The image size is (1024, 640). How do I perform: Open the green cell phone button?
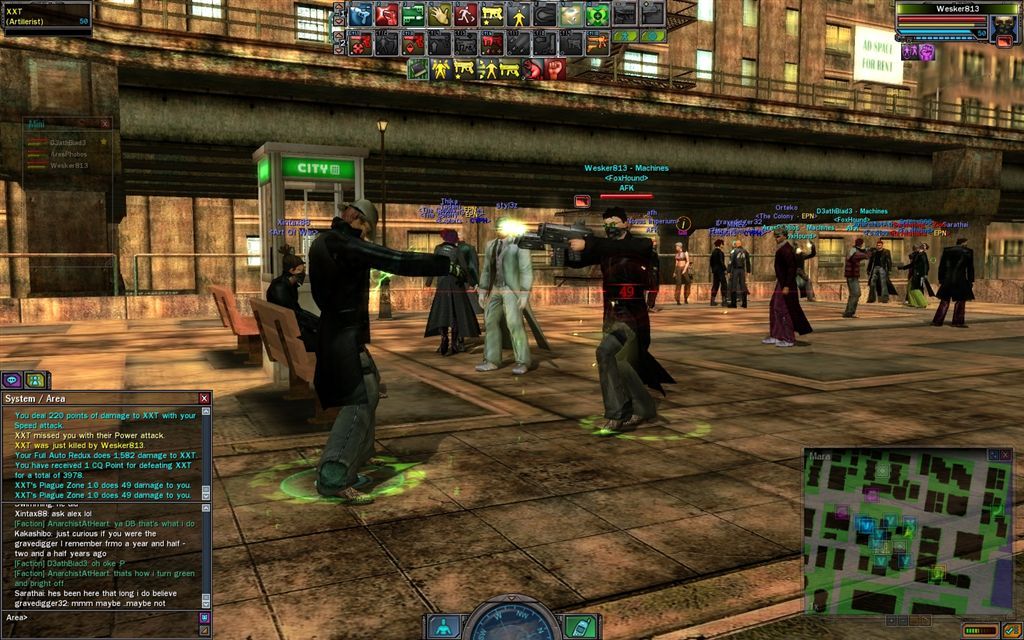tap(578, 627)
